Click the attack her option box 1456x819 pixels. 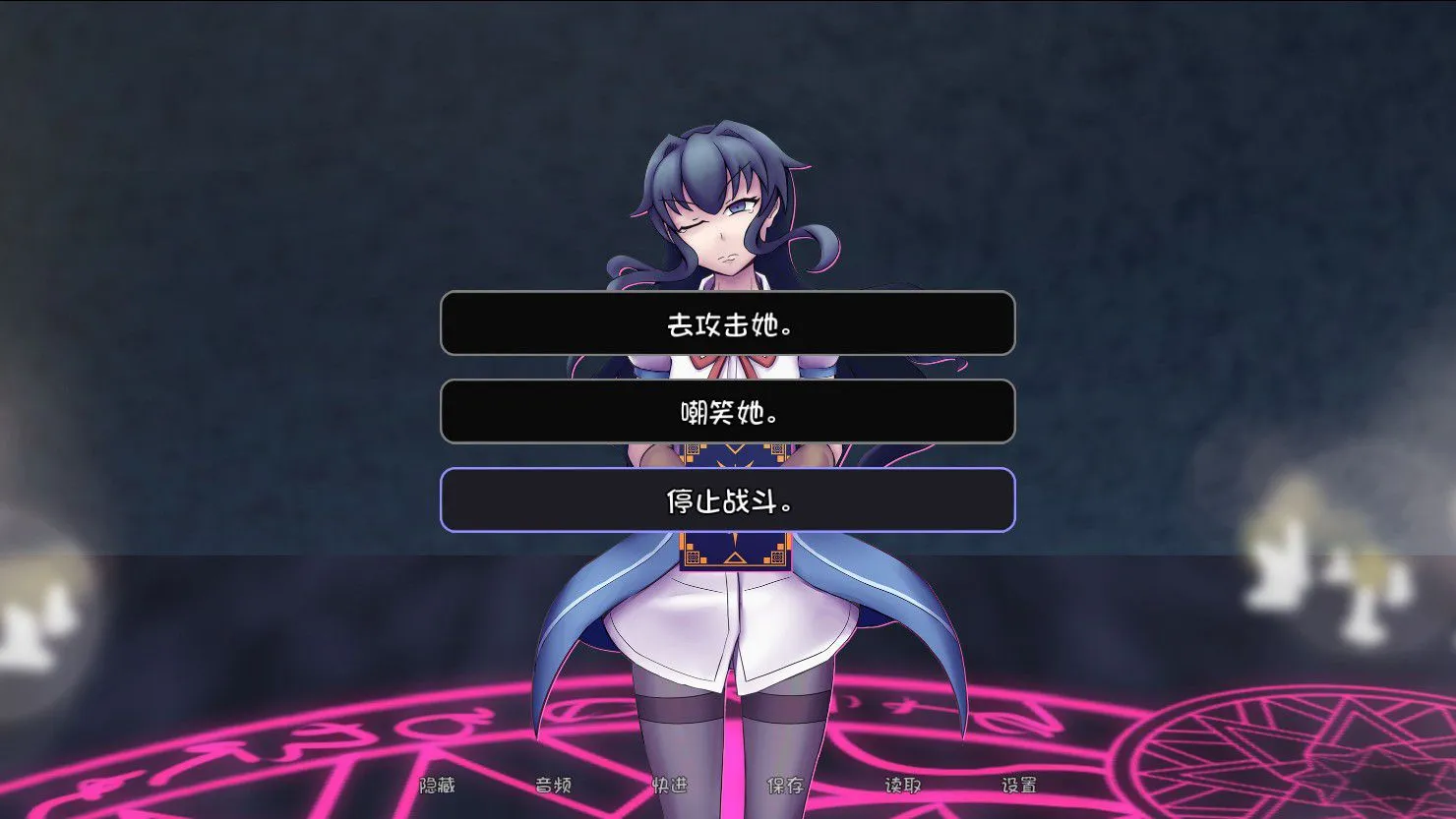(x=728, y=322)
